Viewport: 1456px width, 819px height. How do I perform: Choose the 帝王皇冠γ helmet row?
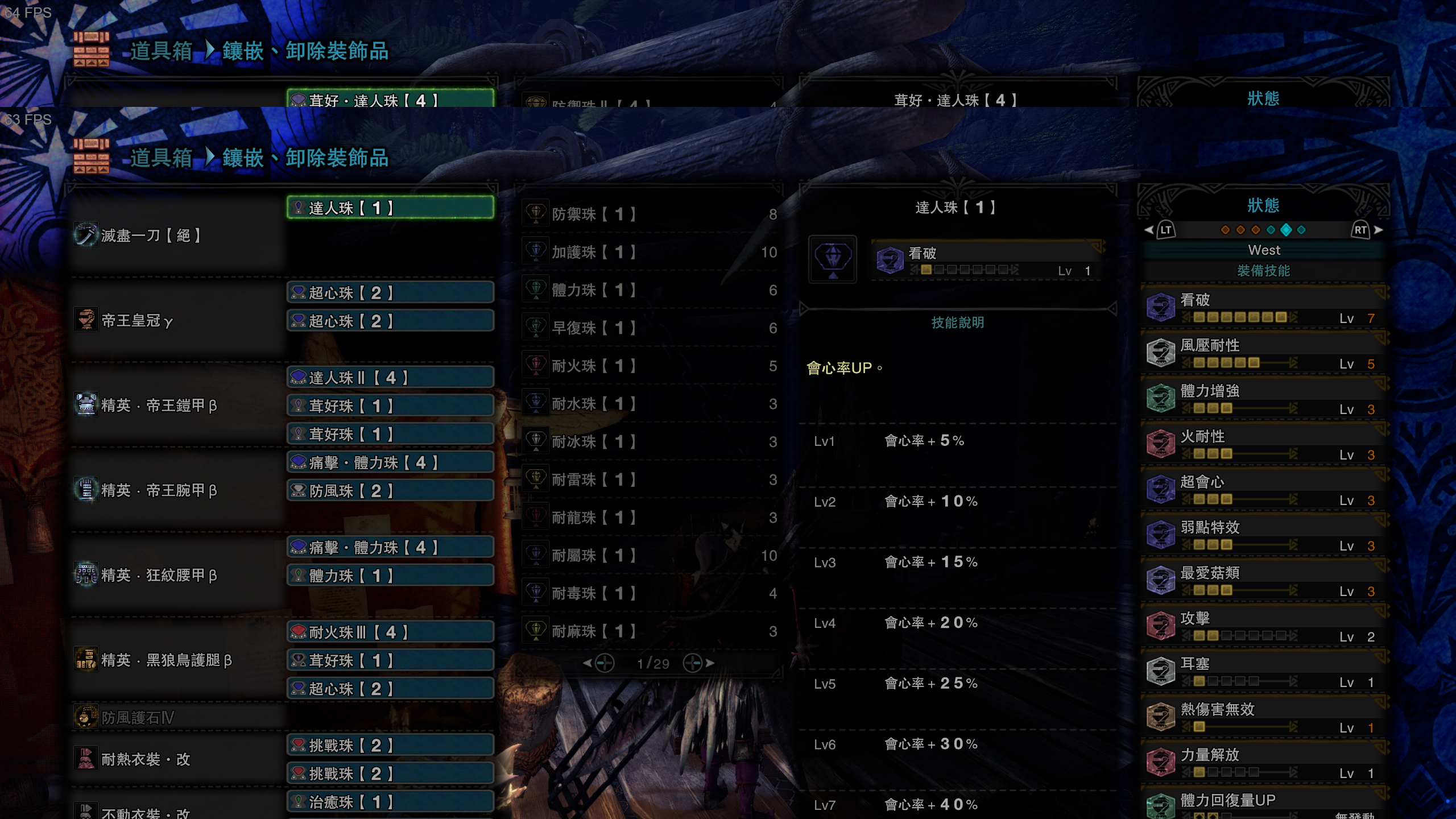pyautogui.click(x=176, y=321)
